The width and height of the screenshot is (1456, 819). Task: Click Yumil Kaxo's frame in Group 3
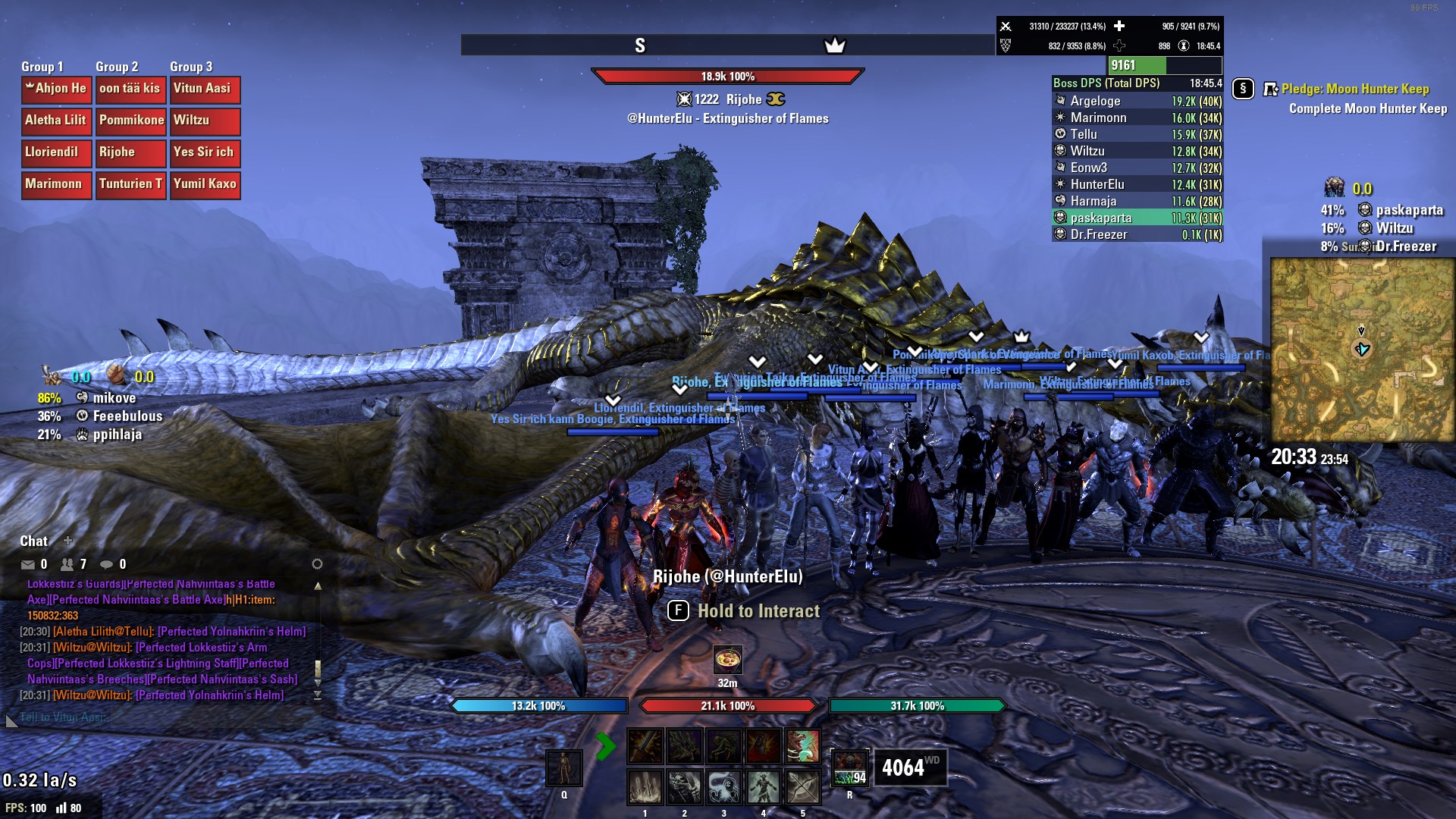point(205,184)
